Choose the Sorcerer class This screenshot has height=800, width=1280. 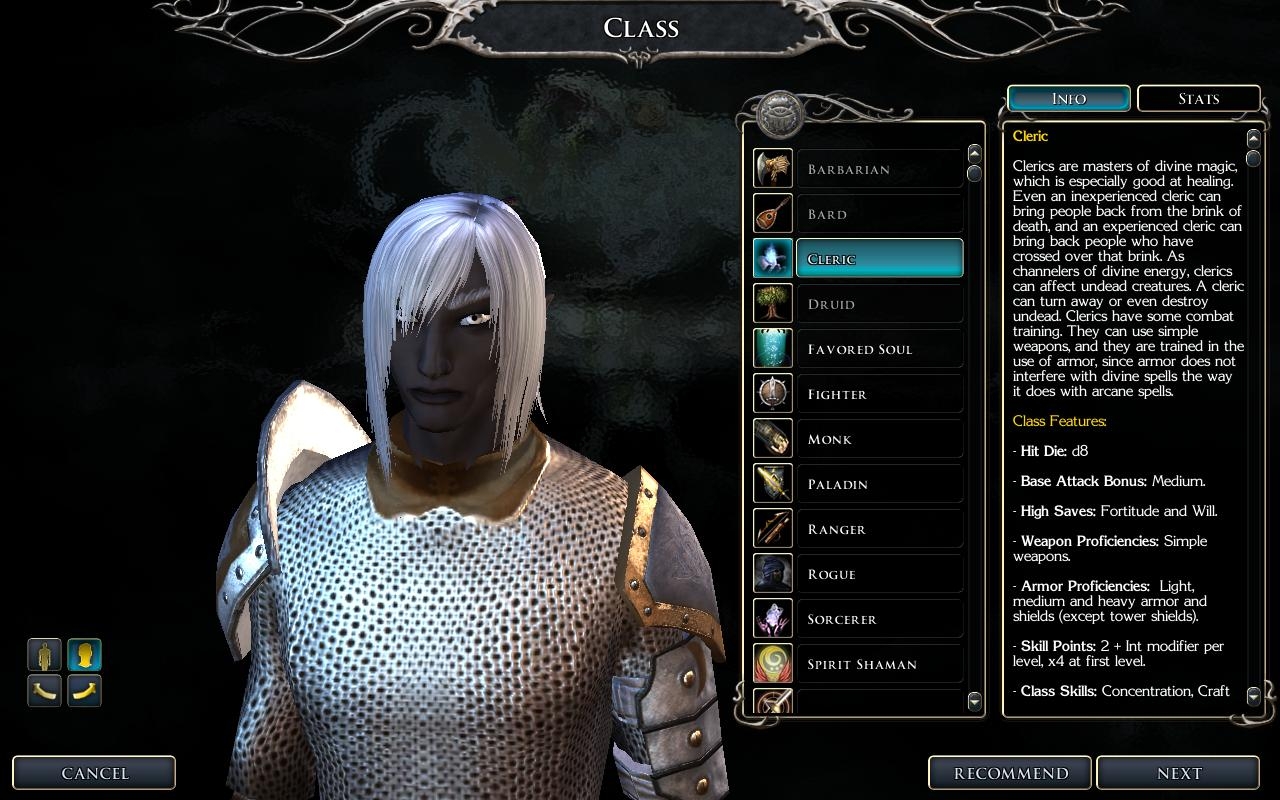click(x=878, y=619)
